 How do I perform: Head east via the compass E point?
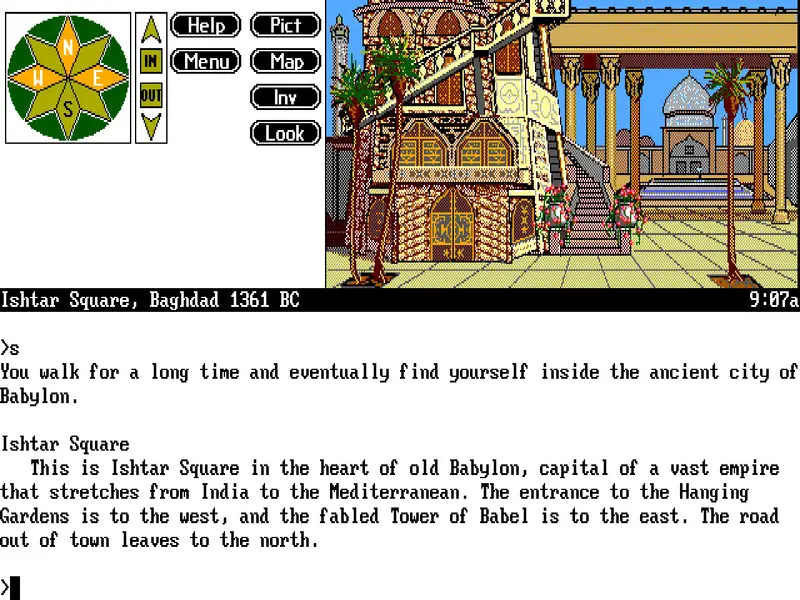[x=98, y=78]
